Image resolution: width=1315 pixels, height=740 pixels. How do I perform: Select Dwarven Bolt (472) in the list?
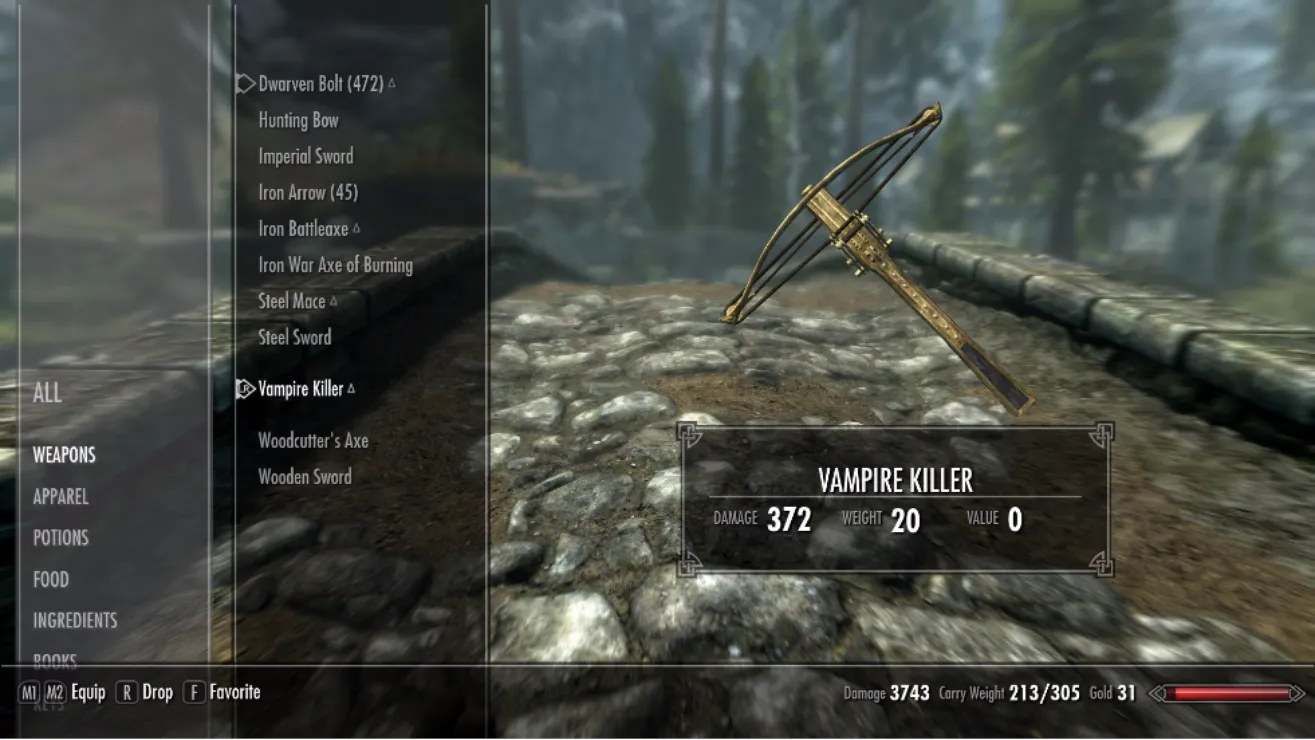(320, 84)
